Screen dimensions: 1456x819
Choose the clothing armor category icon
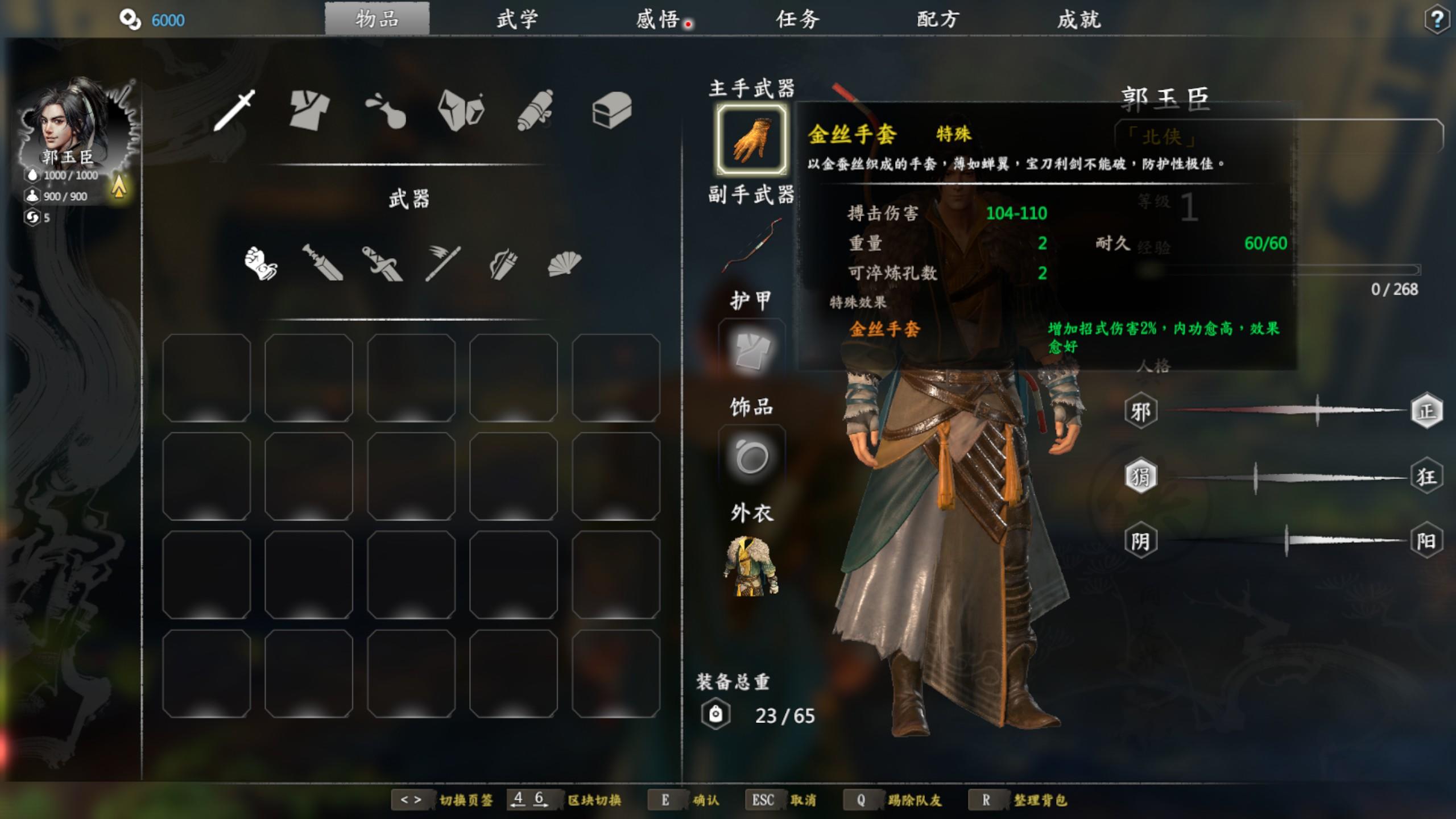click(x=309, y=110)
